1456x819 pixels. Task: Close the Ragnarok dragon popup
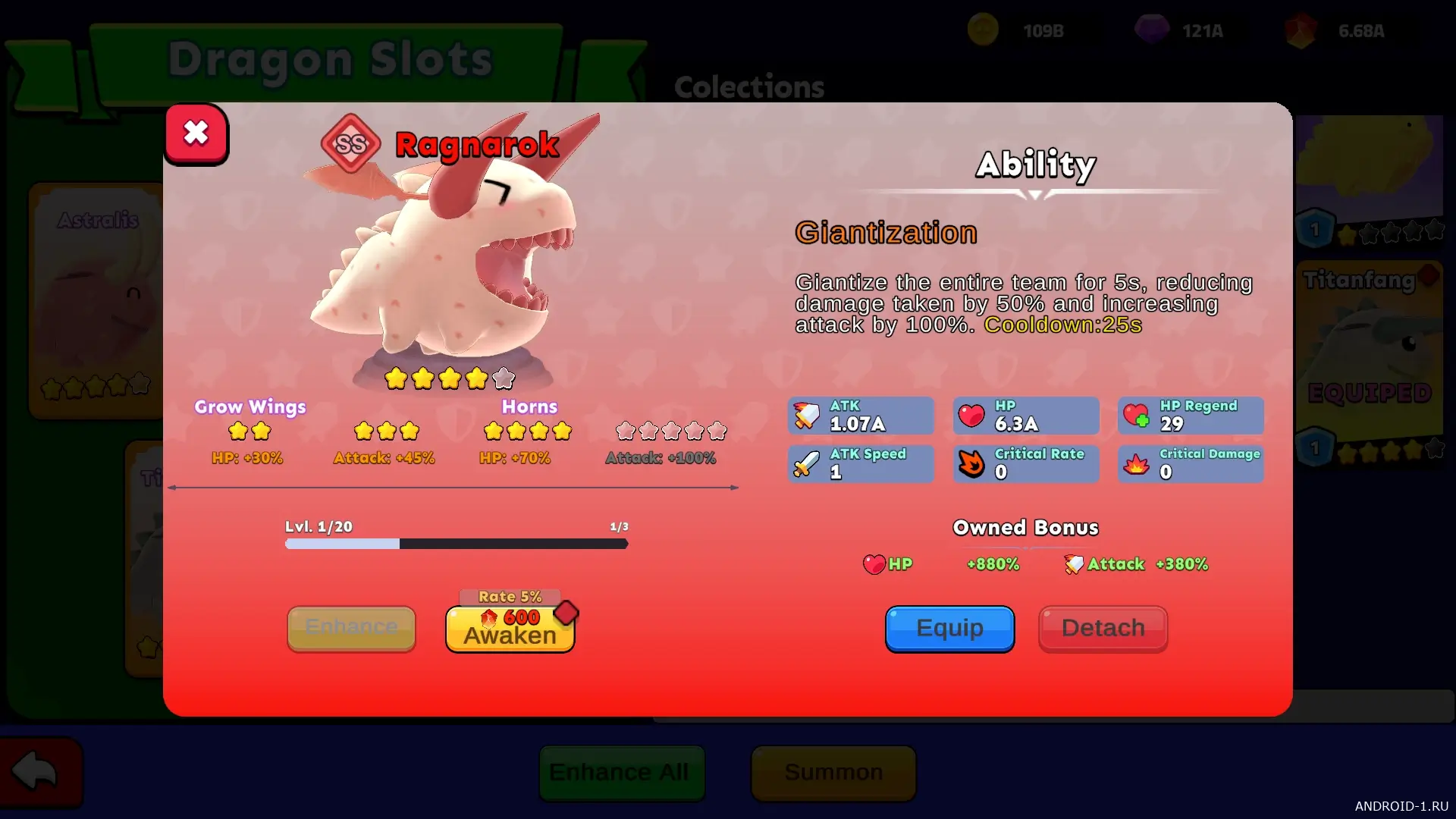tap(196, 133)
